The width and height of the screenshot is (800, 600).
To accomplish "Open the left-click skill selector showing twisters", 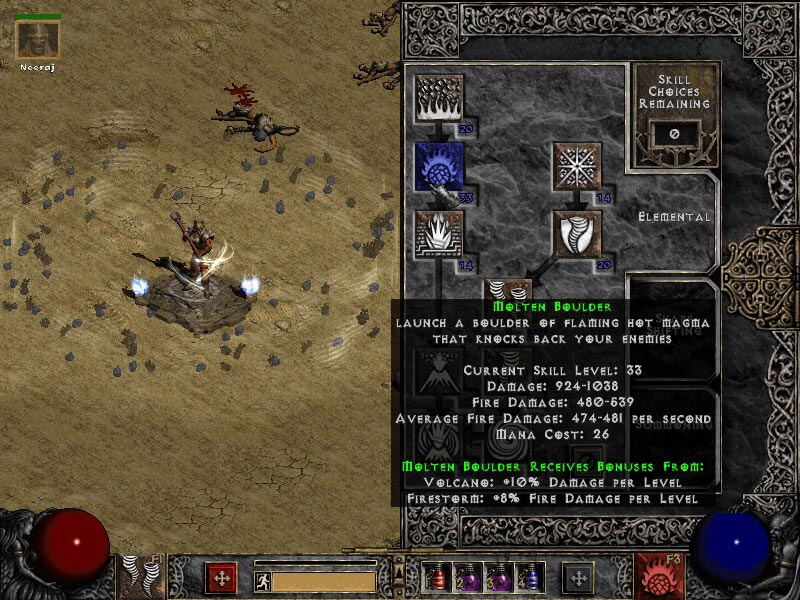I will [x=143, y=577].
